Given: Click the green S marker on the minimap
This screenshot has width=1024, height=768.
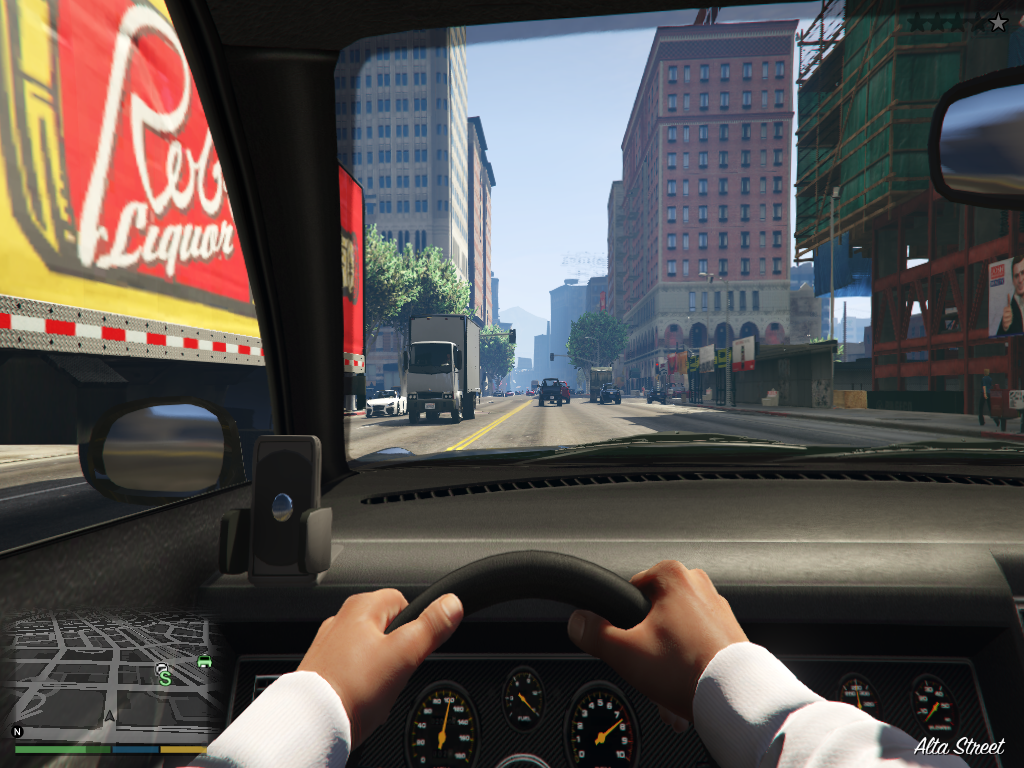Looking at the screenshot, I should [165, 678].
